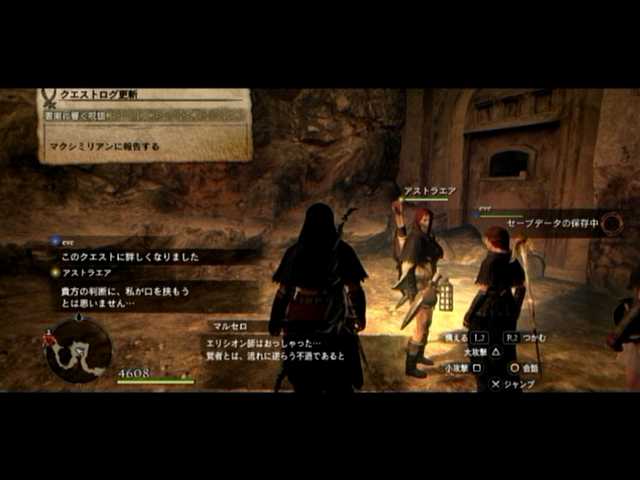Click the circular minimap
The height and width of the screenshot is (480, 640).
pyautogui.click(x=79, y=349)
